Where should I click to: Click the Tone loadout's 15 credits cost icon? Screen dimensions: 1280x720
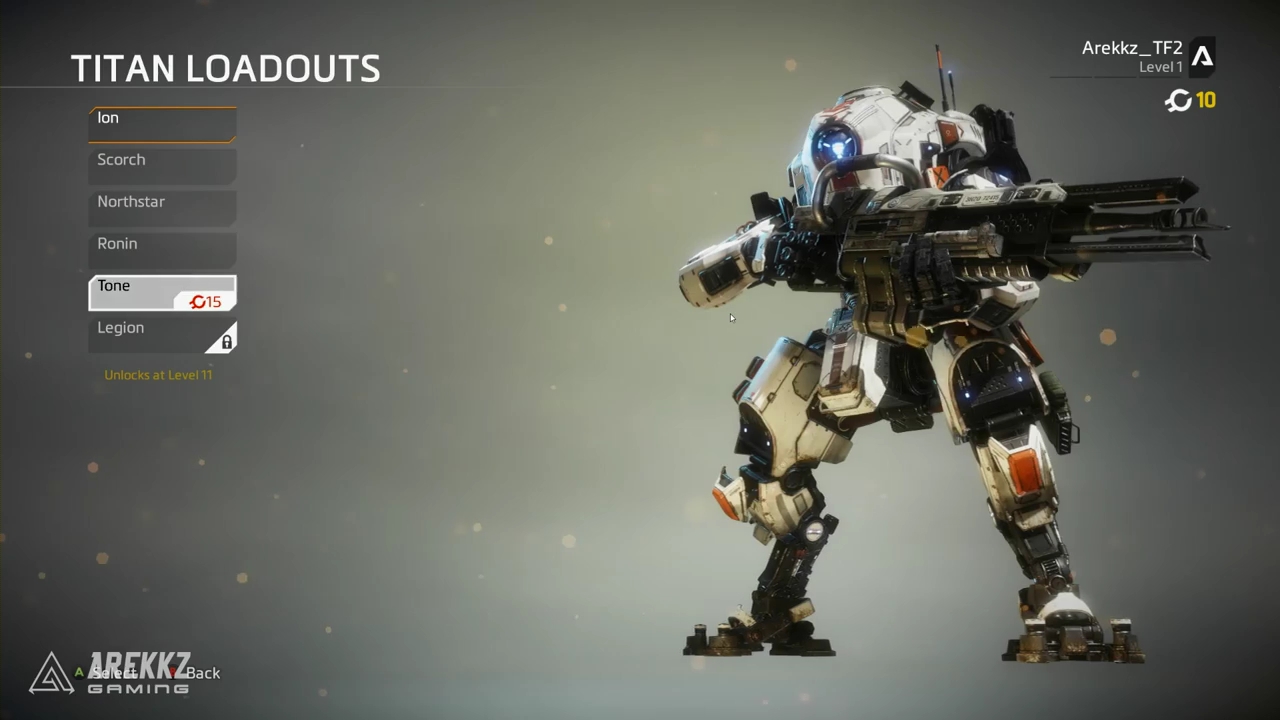[x=198, y=302]
